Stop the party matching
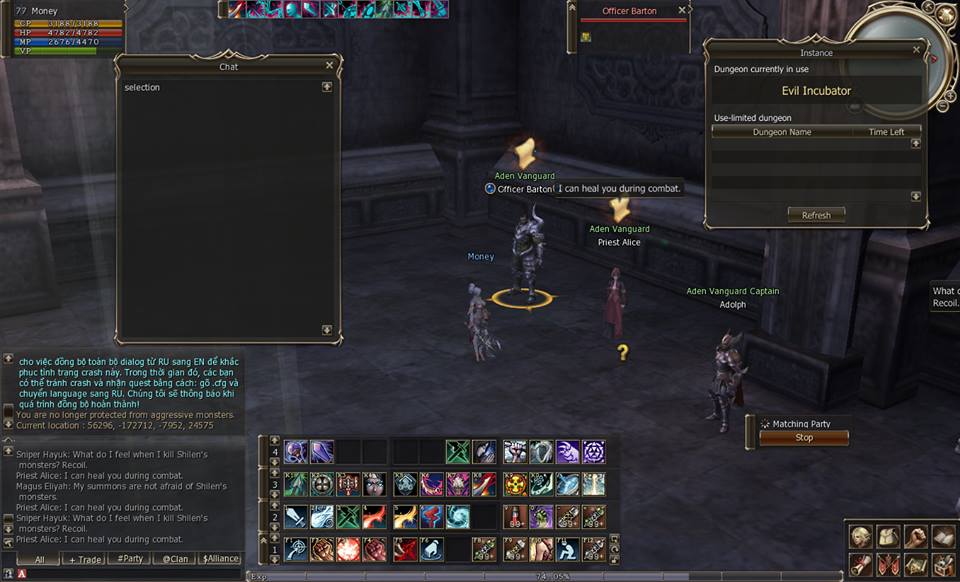 [x=804, y=438]
